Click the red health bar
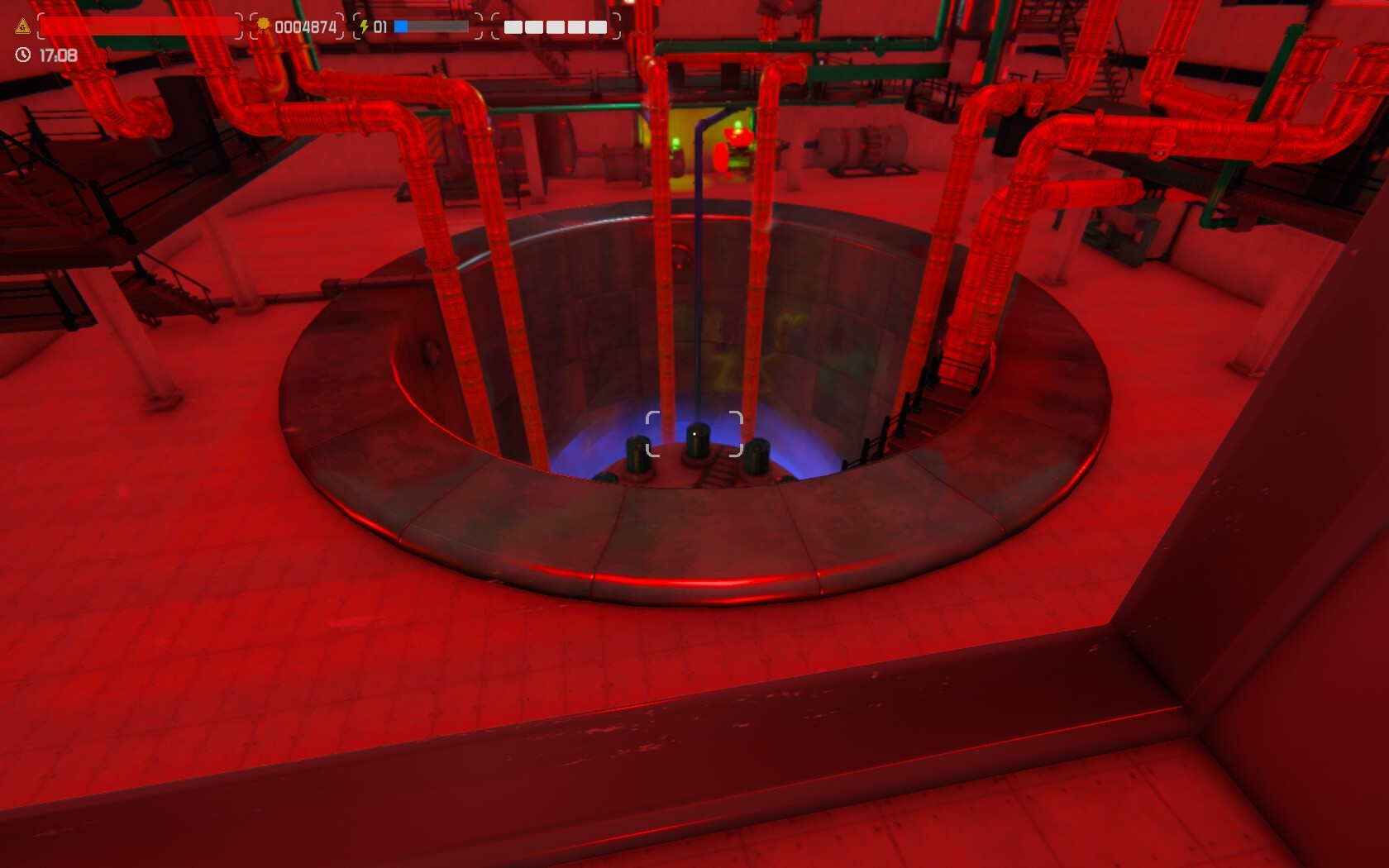 [141, 25]
